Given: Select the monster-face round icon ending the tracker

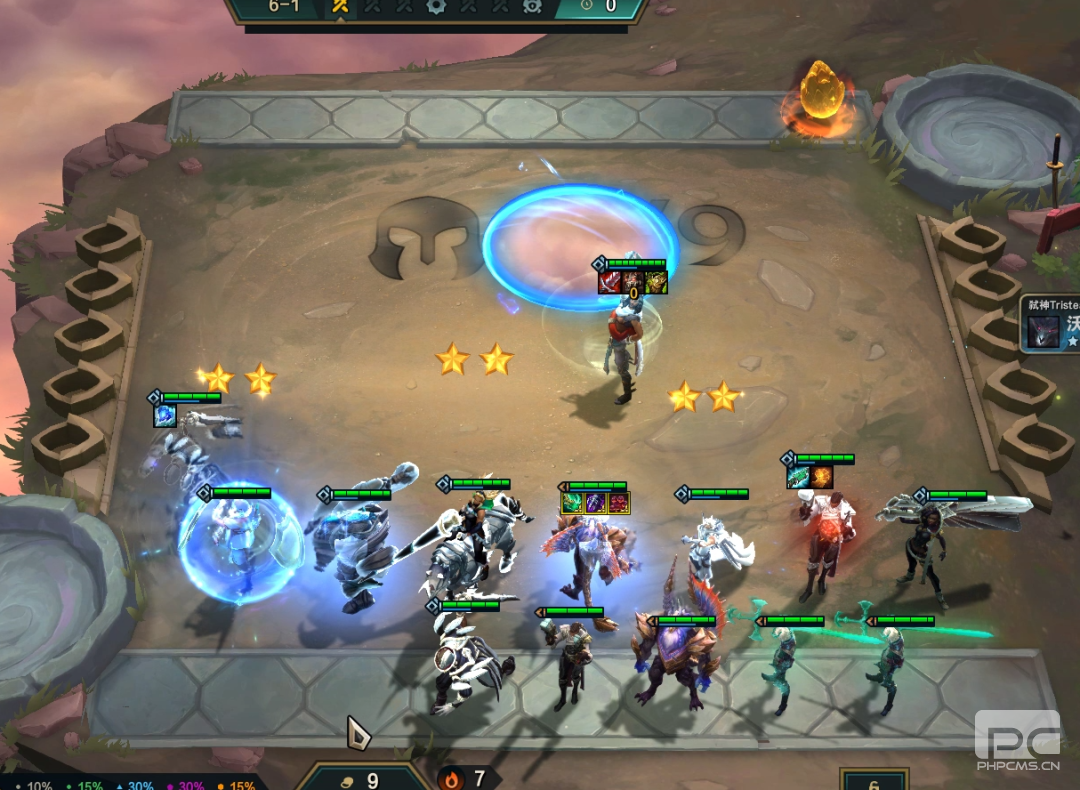Looking at the screenshot, I should pyautogui.click(x=532, y=6).
